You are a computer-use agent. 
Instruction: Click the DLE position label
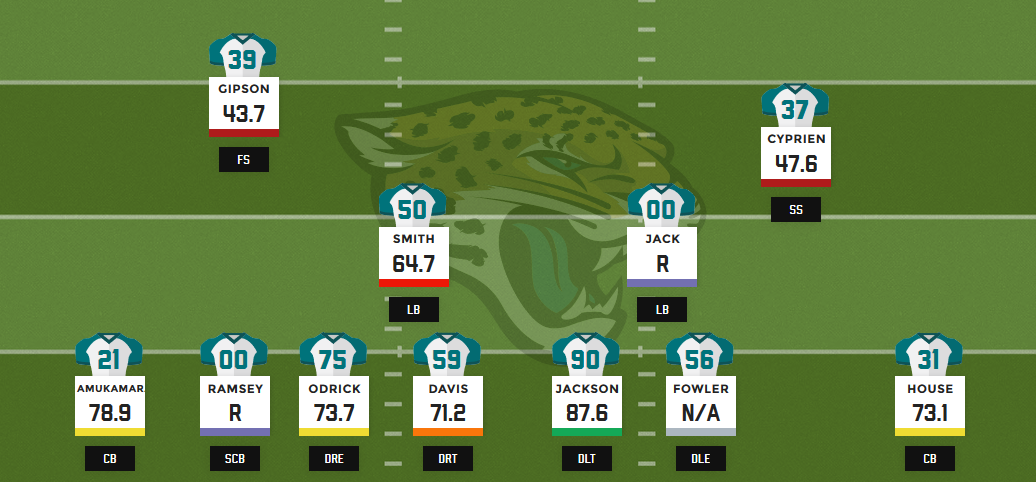point(701,459)
